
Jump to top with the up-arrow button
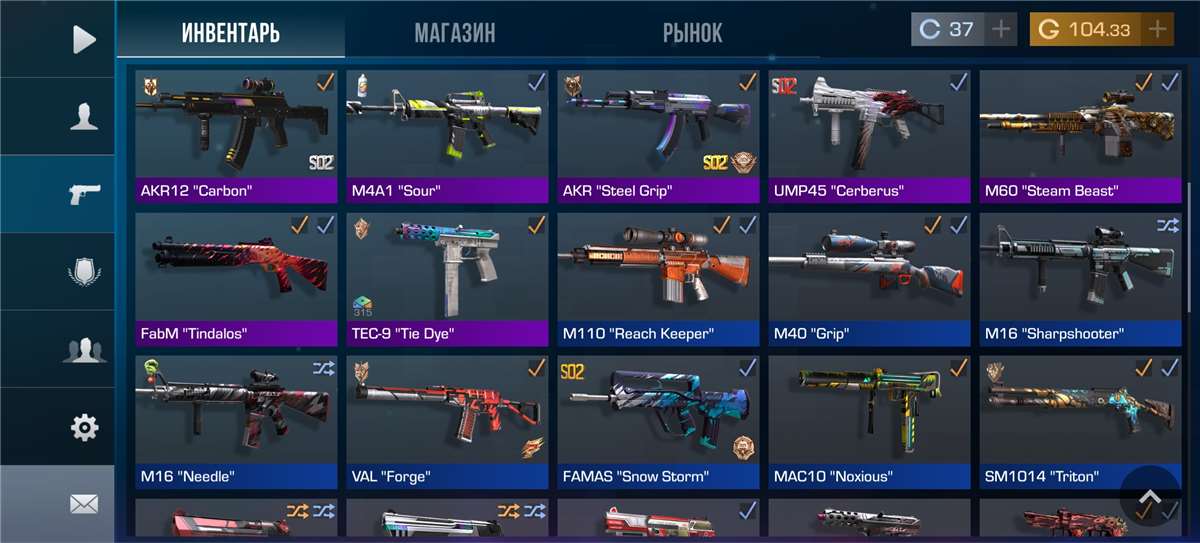tap(1150, 497)
